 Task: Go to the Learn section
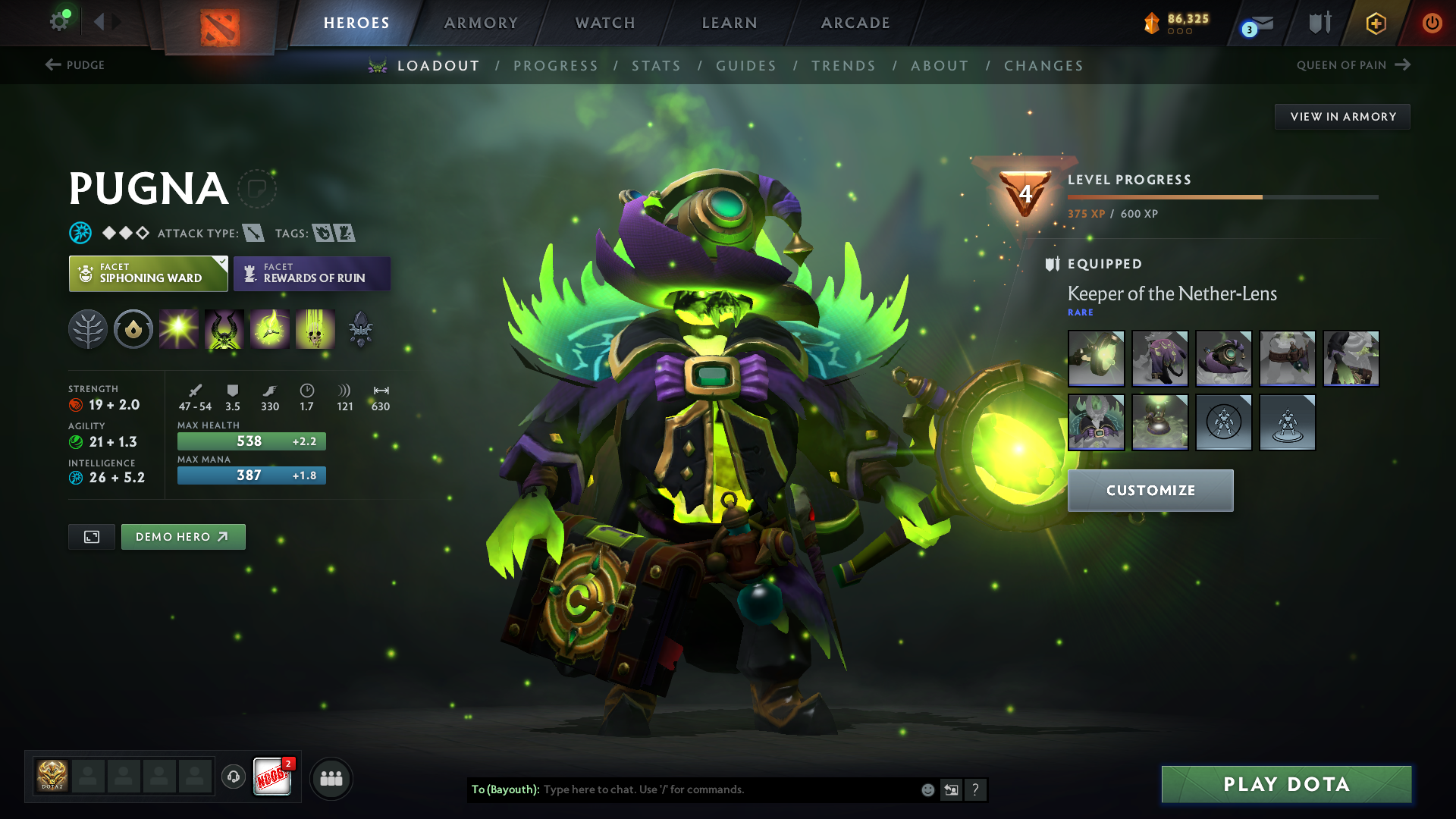click(x=730, y=23)
